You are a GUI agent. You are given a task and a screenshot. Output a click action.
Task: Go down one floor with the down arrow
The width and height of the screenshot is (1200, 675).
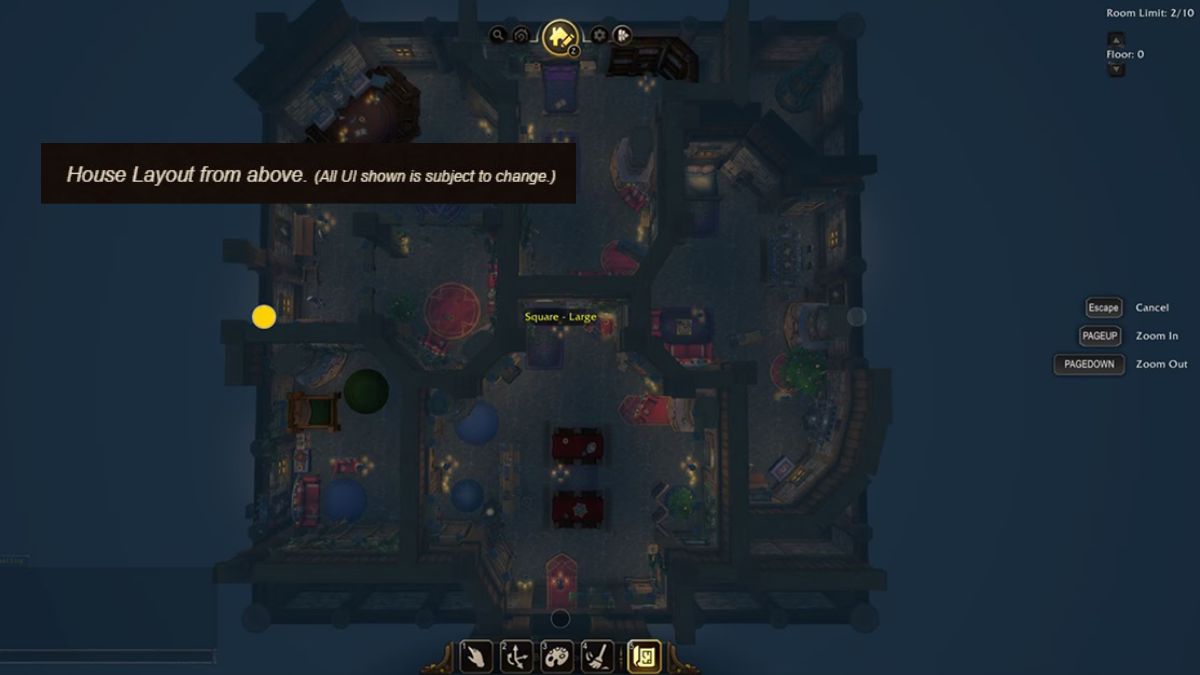(x=1117, y=69)
